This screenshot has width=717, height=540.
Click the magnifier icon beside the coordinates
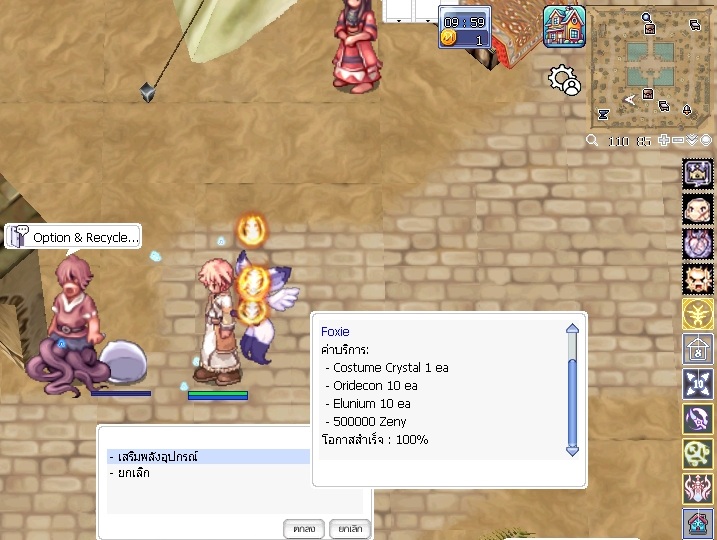click(x=593, y=141)
